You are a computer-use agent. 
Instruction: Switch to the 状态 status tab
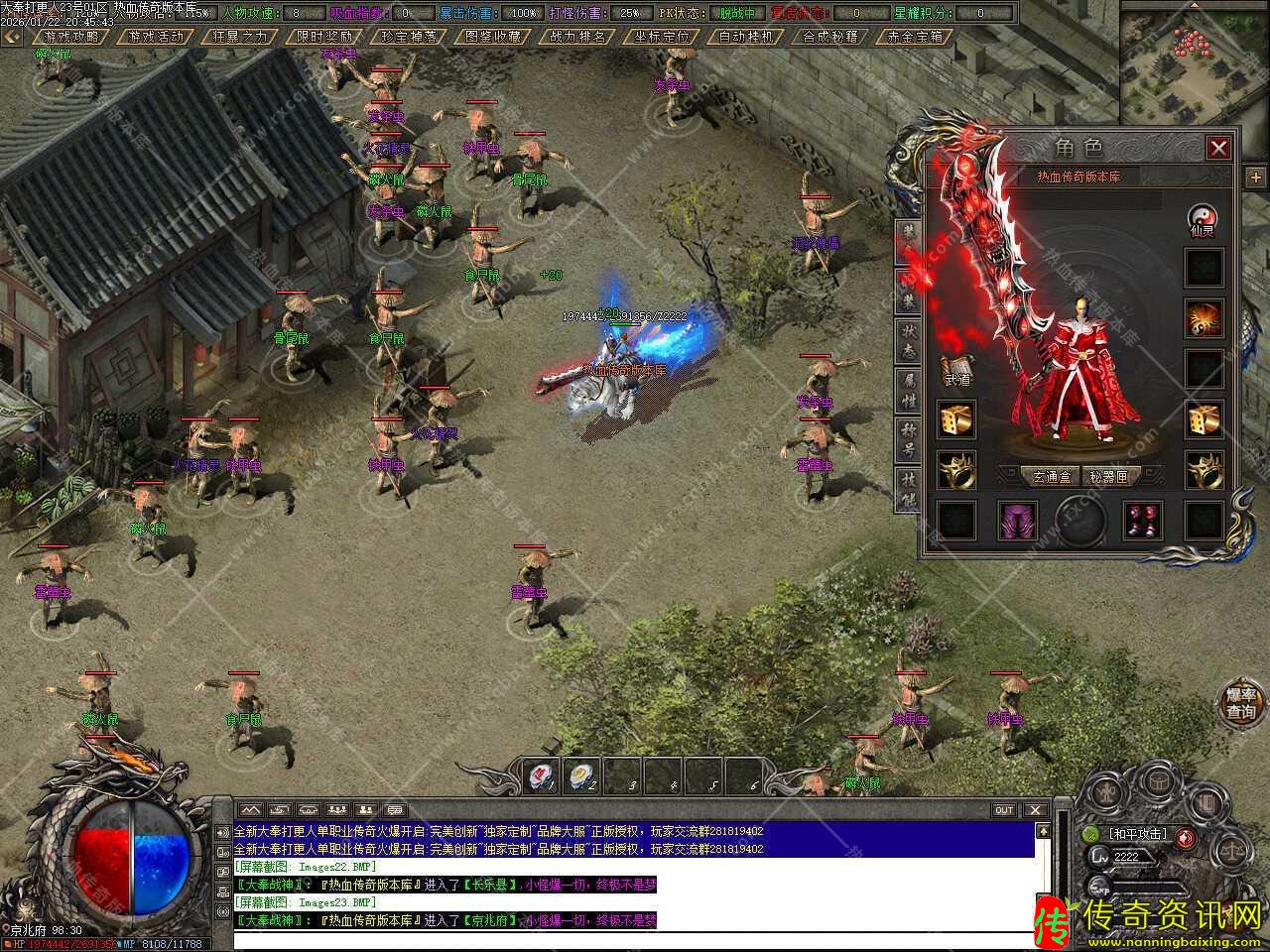pyautogui.click(x=908, y=340)
